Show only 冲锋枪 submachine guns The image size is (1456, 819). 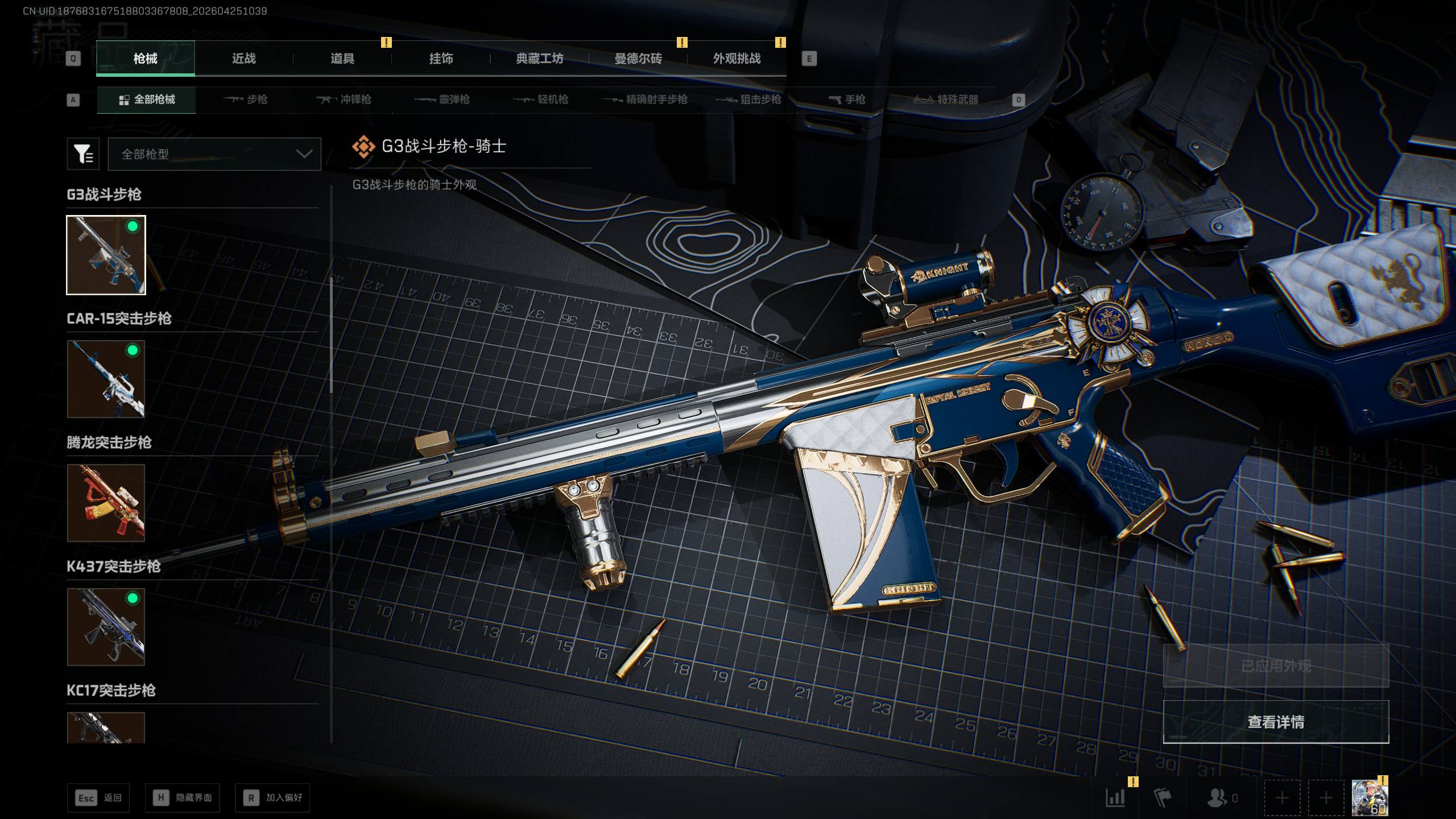click(344, 100)
